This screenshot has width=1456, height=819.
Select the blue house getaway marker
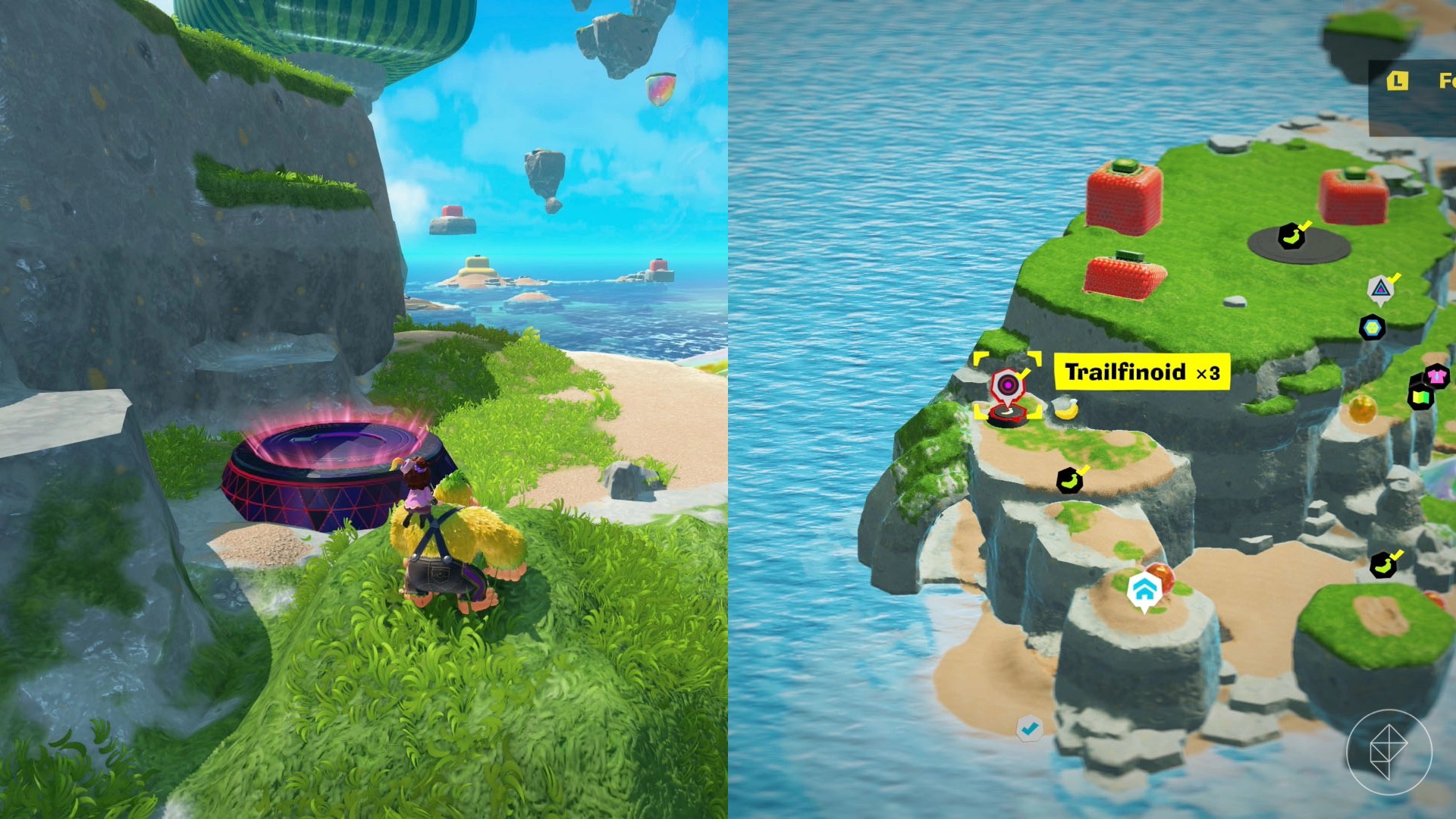point(1144,590)
